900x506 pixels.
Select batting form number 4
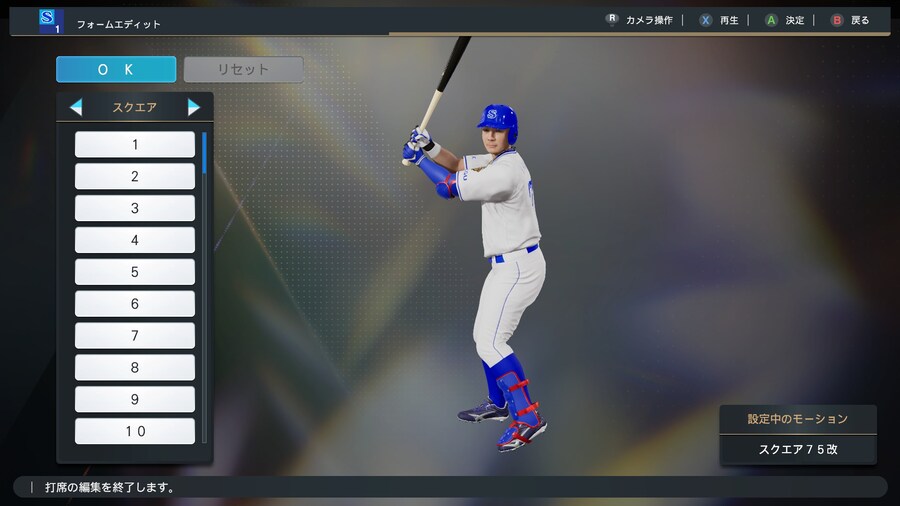135,240
